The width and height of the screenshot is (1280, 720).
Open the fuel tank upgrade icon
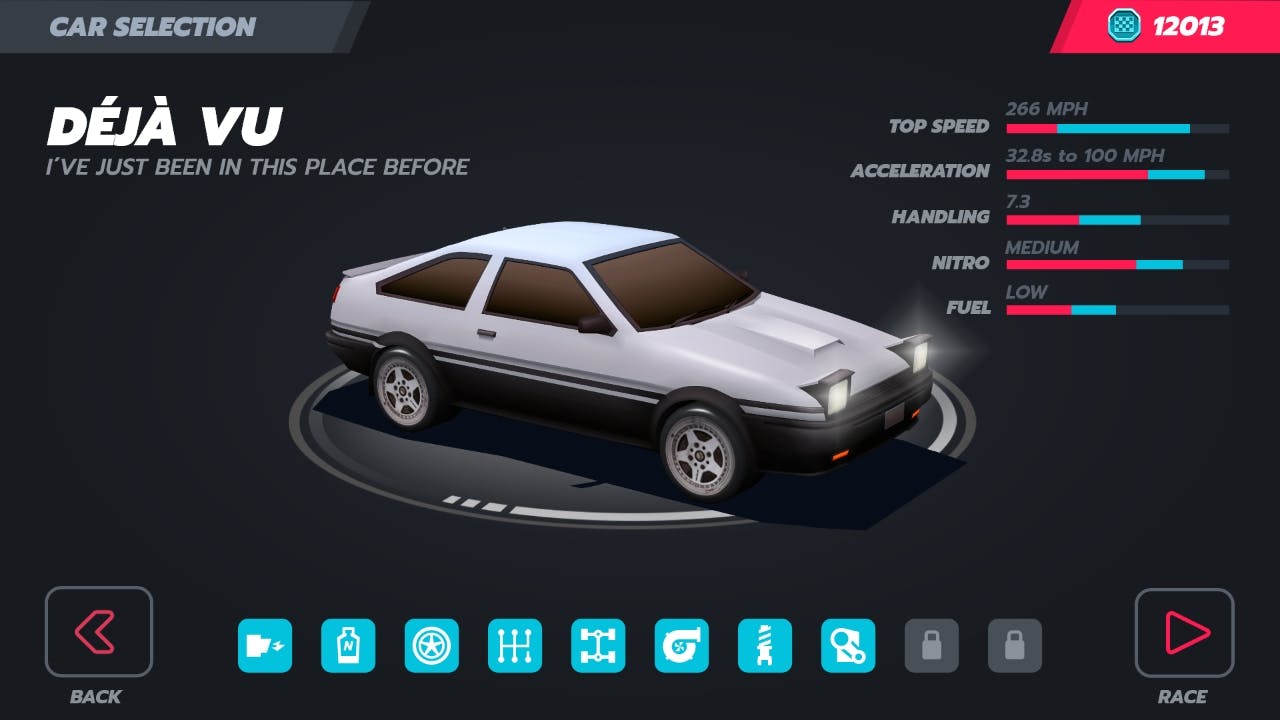click(265, 646)
